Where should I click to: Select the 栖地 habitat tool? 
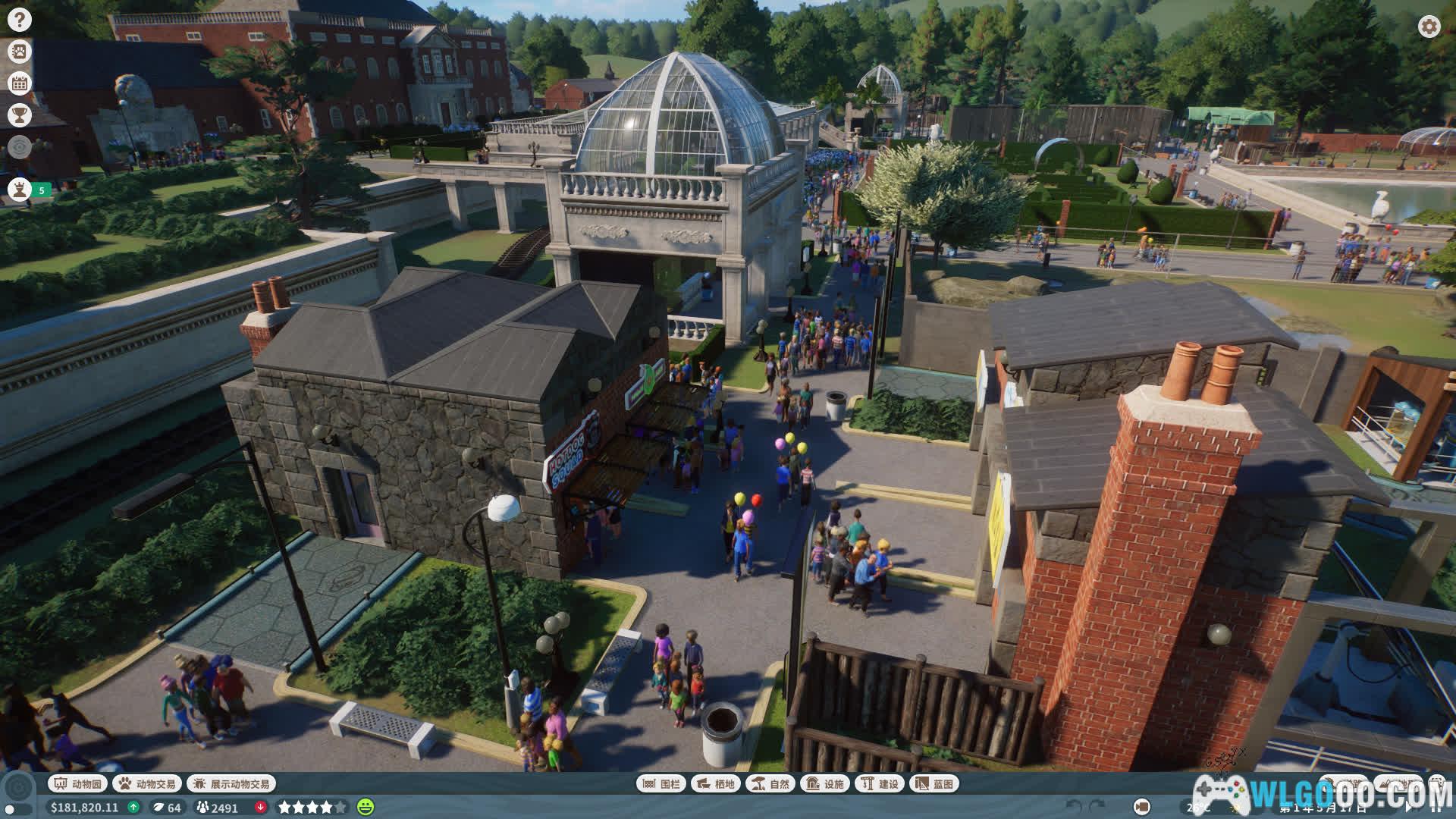point(716,783)
